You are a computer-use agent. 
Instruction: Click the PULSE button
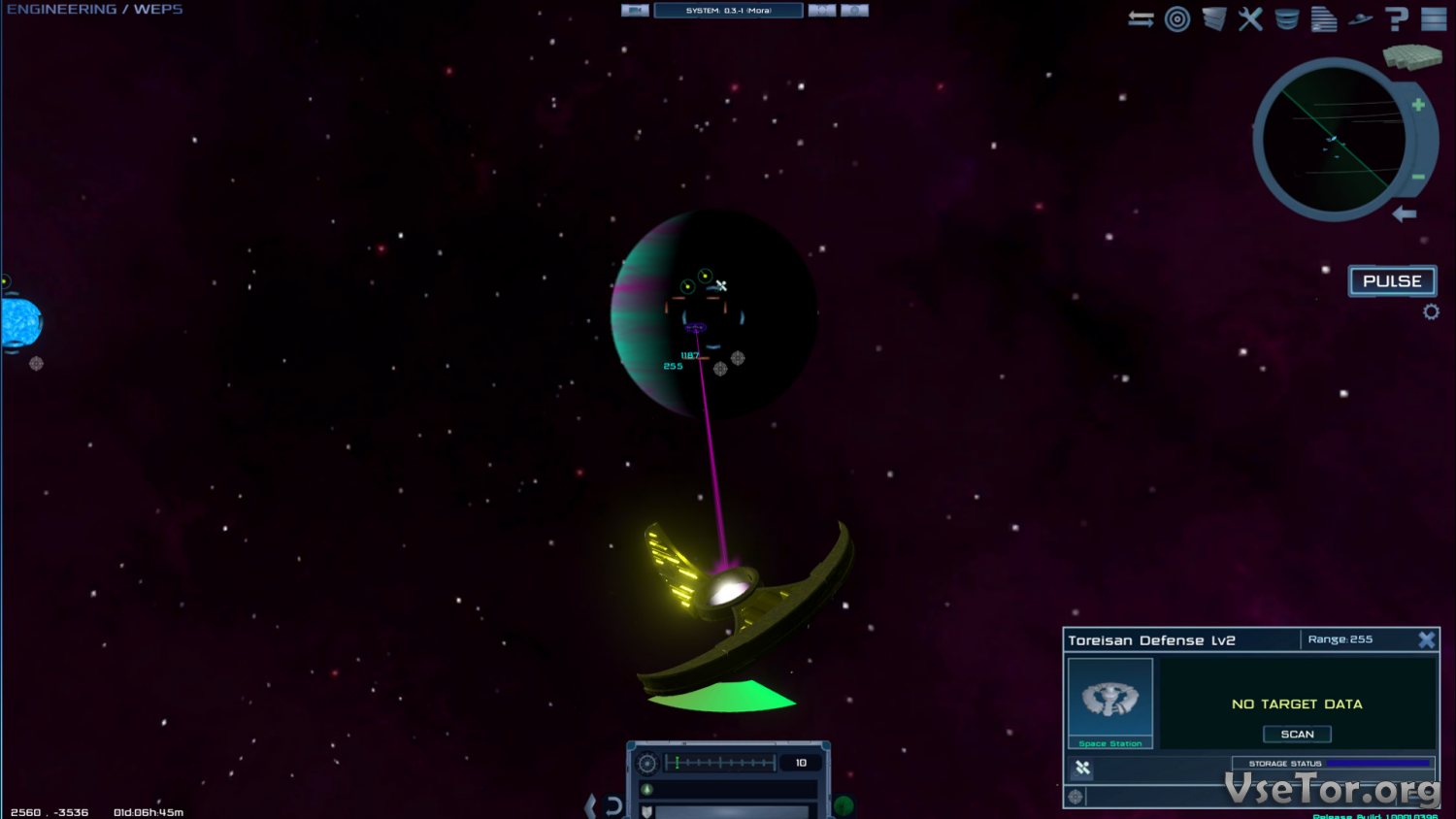(1392, 281)
